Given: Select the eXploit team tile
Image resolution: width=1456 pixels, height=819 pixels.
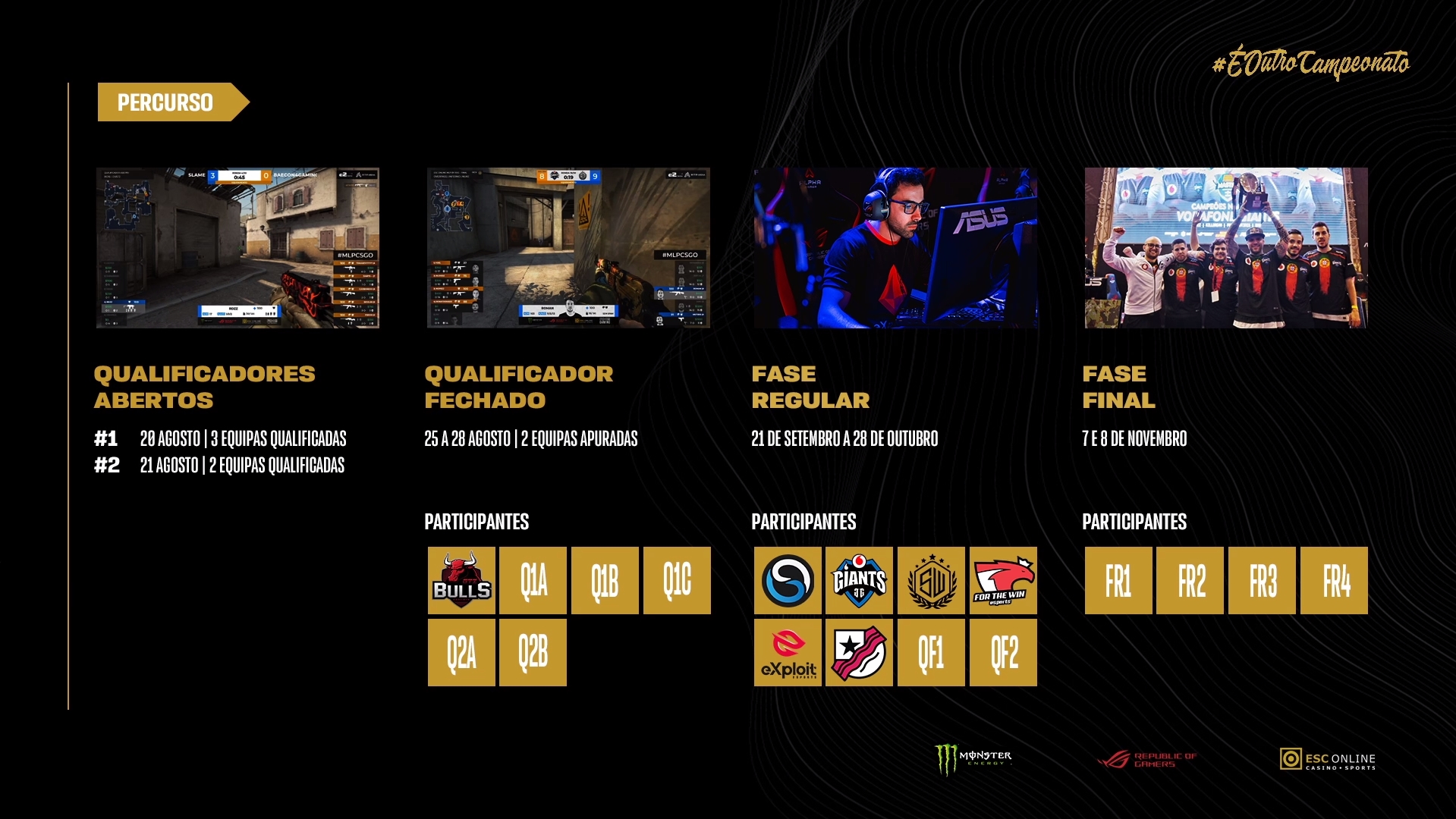Looking at the screenshot, I should 788,653.
